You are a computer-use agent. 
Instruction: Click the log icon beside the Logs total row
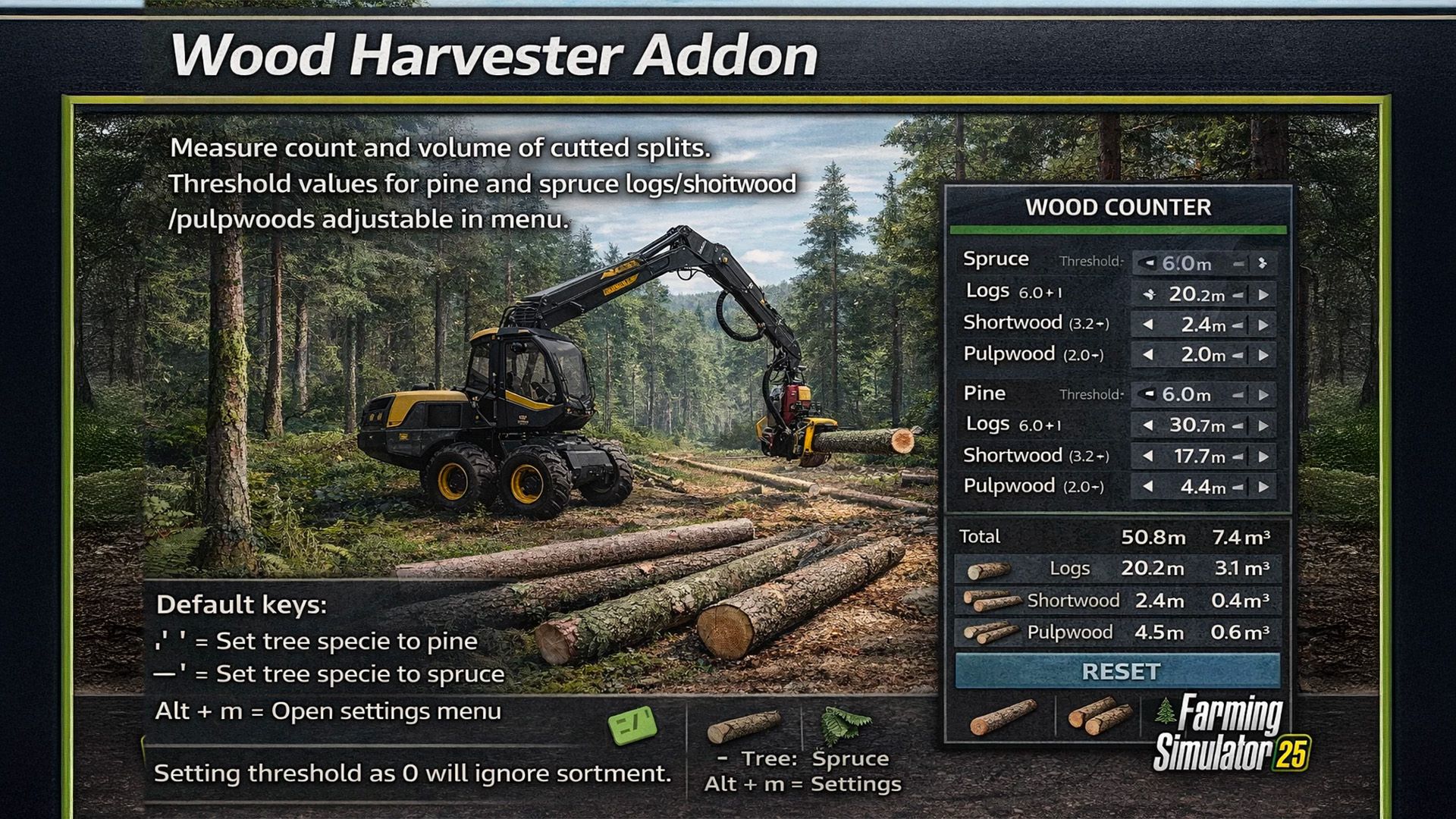pyautogui.click(x=990, y=570)
